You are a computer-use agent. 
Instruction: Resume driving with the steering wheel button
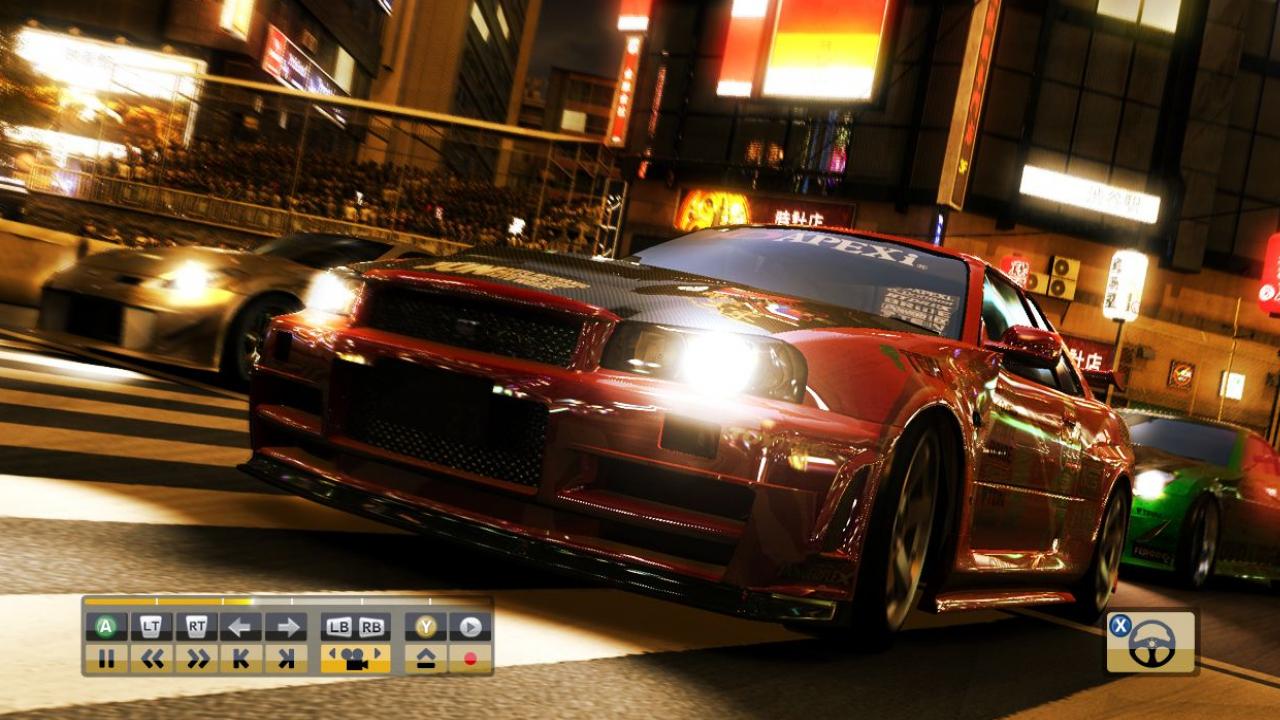[x=1151, y=644]
